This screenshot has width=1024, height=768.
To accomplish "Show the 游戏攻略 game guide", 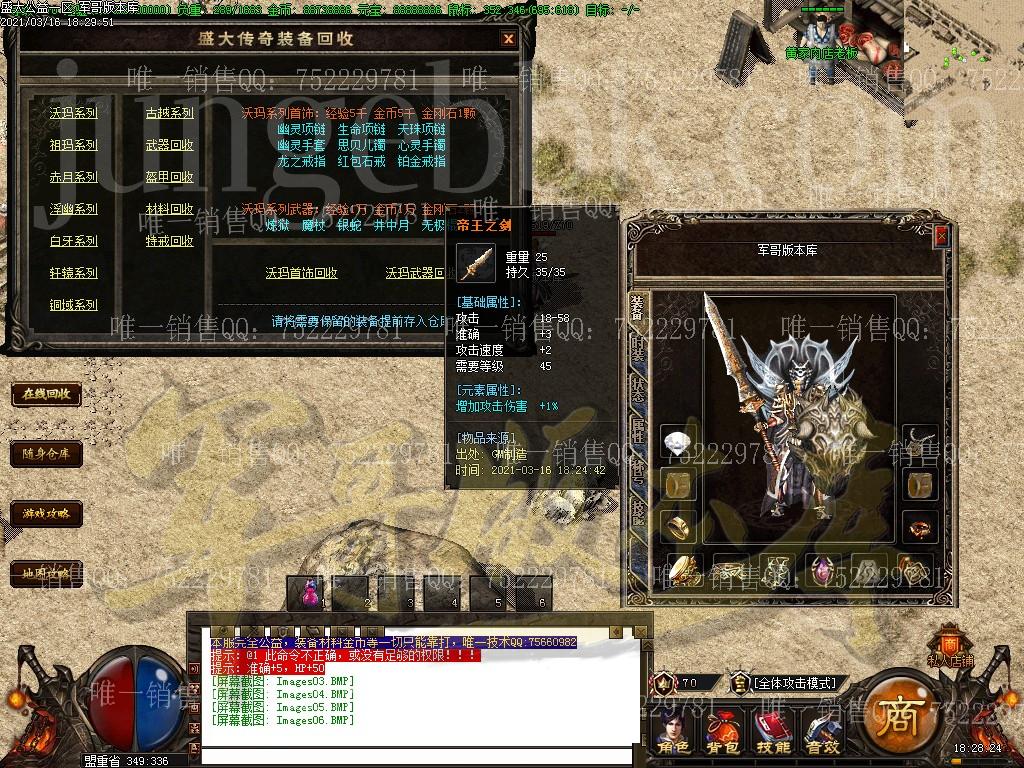I will coord(46,514).
